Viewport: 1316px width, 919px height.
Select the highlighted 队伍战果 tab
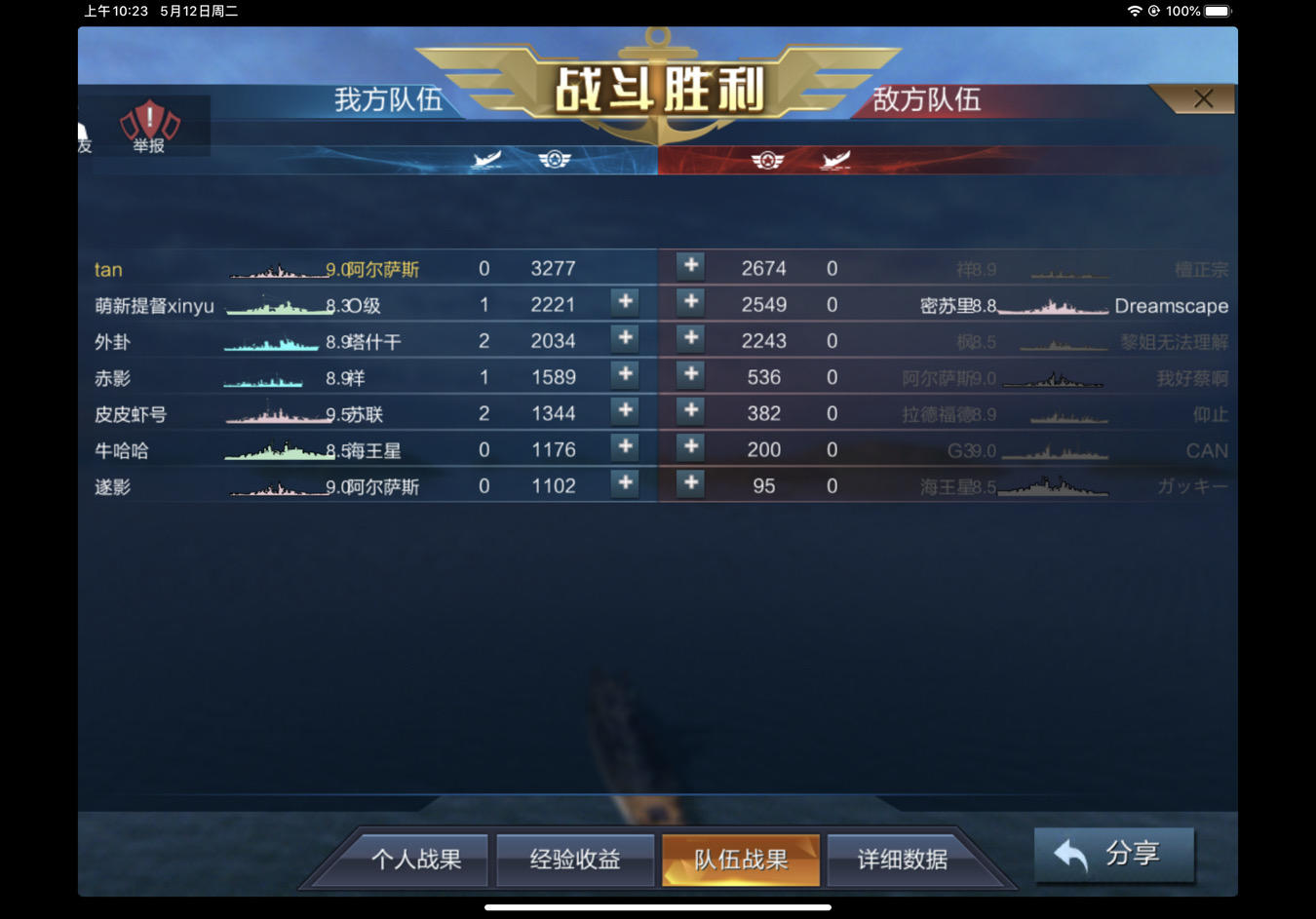pos(741,860)
